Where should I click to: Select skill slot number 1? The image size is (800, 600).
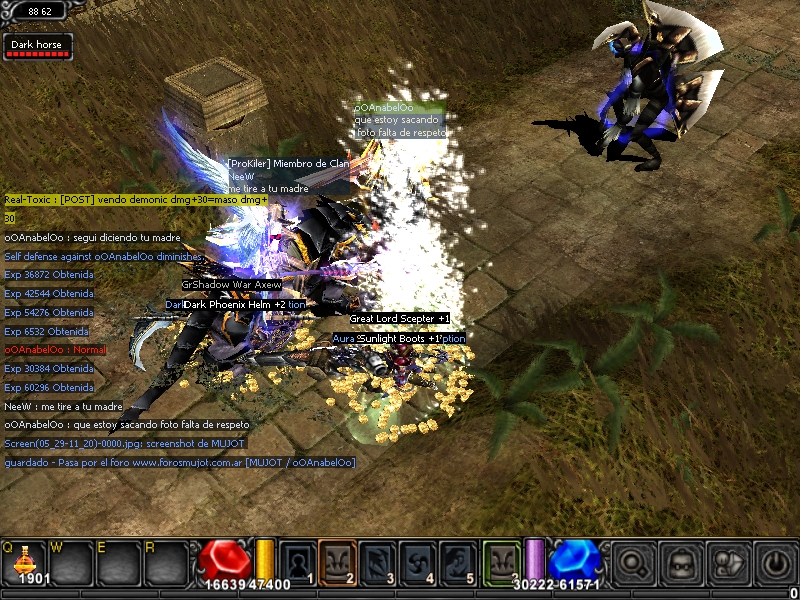(298, 562)
